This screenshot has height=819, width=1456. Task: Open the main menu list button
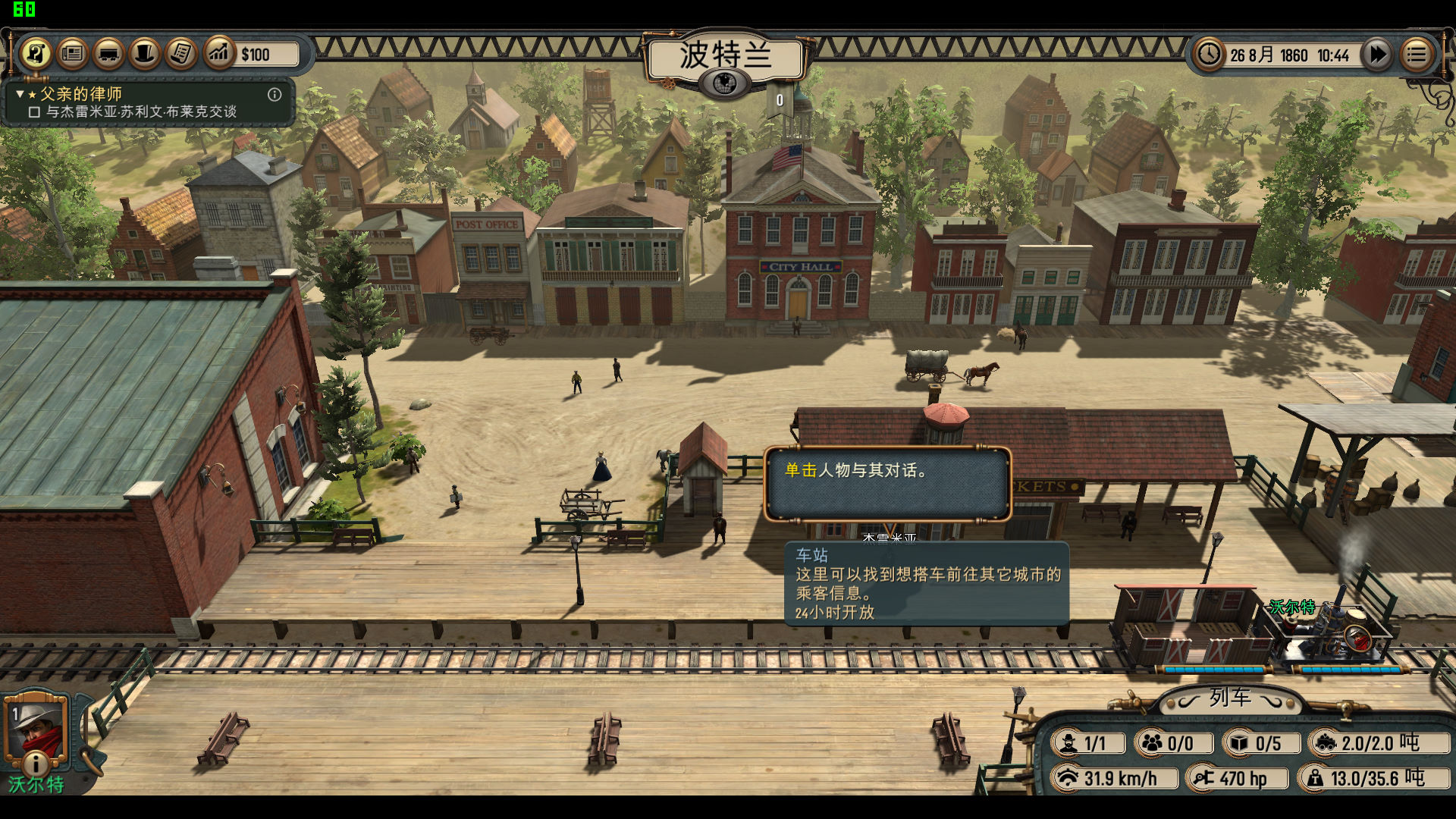1416,55
